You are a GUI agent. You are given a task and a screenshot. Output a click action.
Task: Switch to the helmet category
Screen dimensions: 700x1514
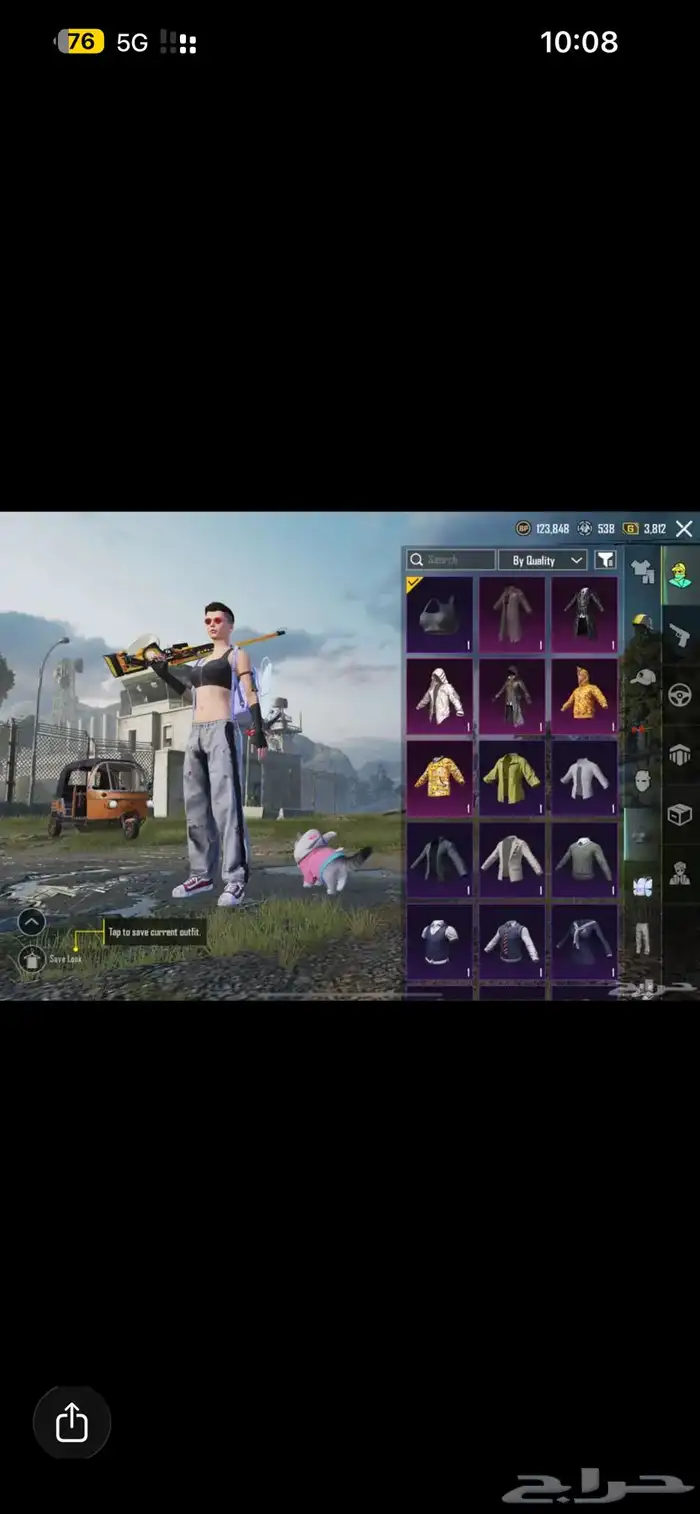(x=642, y=624)
